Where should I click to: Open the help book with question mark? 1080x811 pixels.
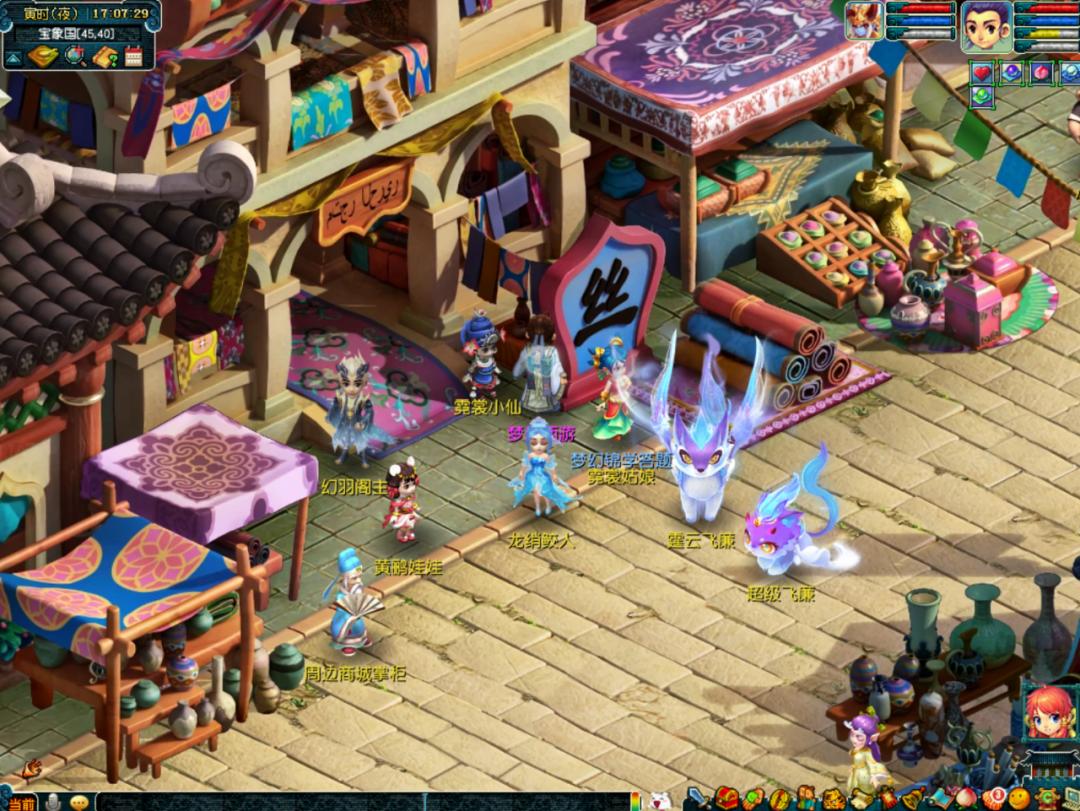click(105, 56)
